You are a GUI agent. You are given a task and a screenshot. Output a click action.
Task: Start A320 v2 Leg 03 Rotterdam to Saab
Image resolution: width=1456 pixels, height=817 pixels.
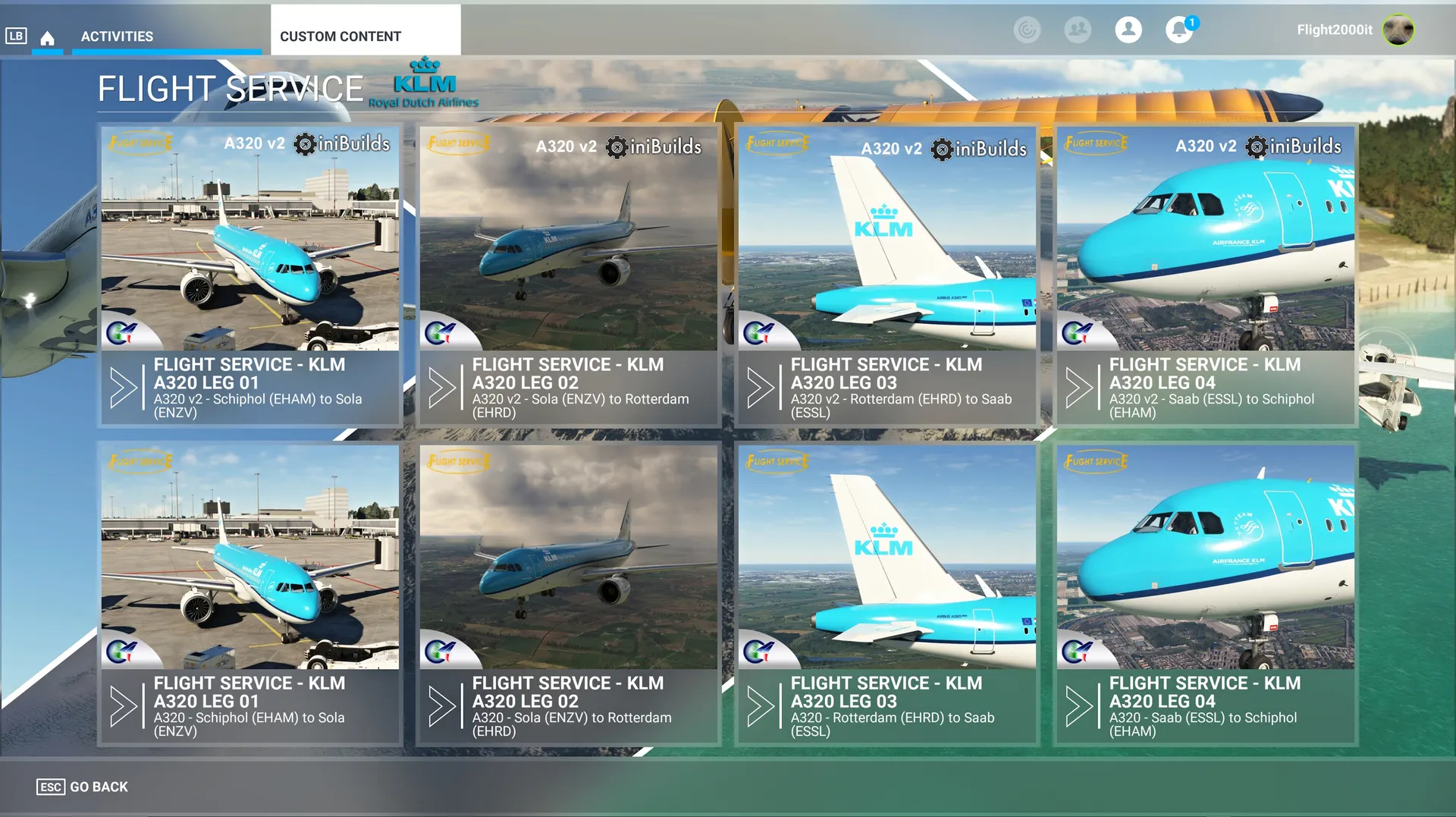coord(887,275)
